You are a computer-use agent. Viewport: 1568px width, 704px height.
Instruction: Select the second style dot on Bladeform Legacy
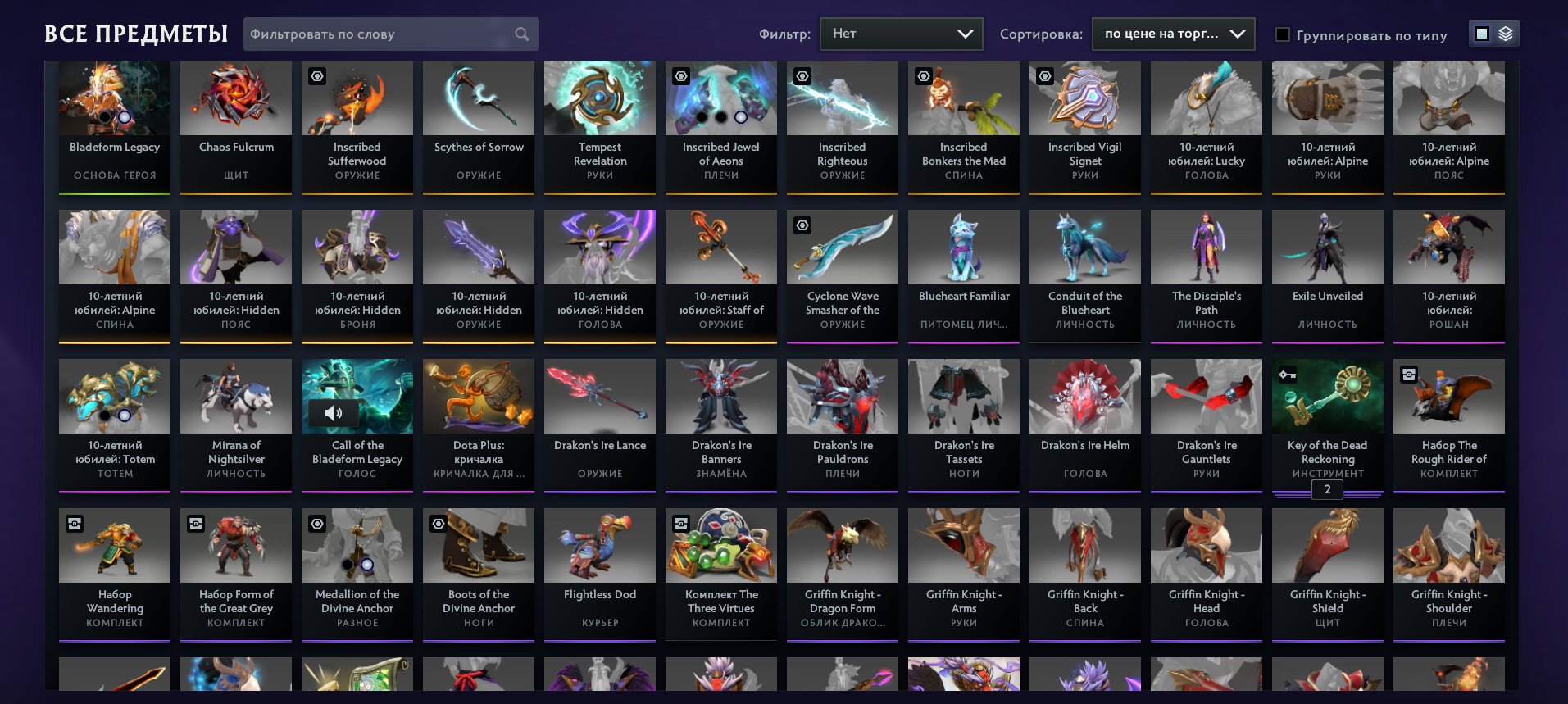click(124, 118)
